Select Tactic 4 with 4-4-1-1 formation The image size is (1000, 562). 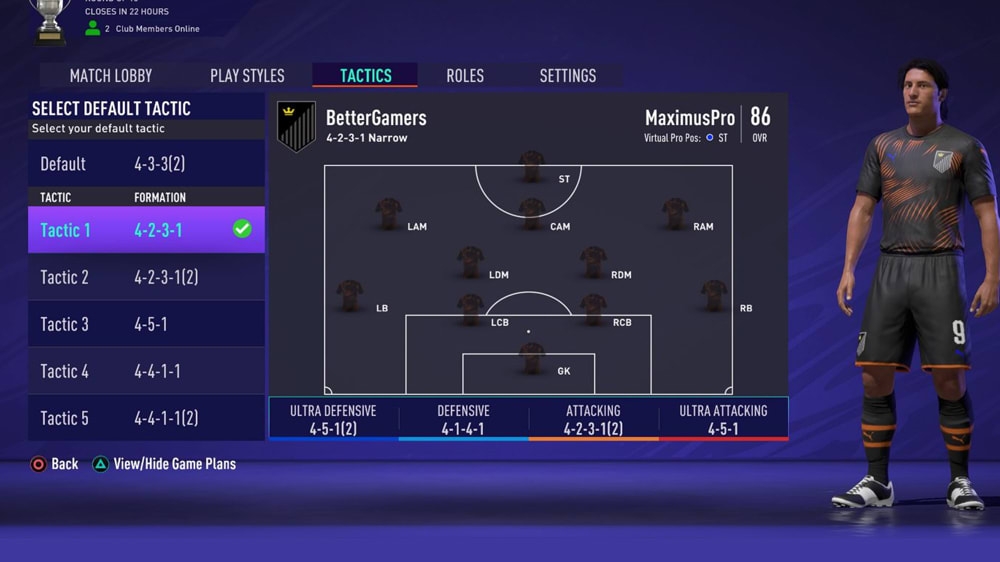[146, 371]
